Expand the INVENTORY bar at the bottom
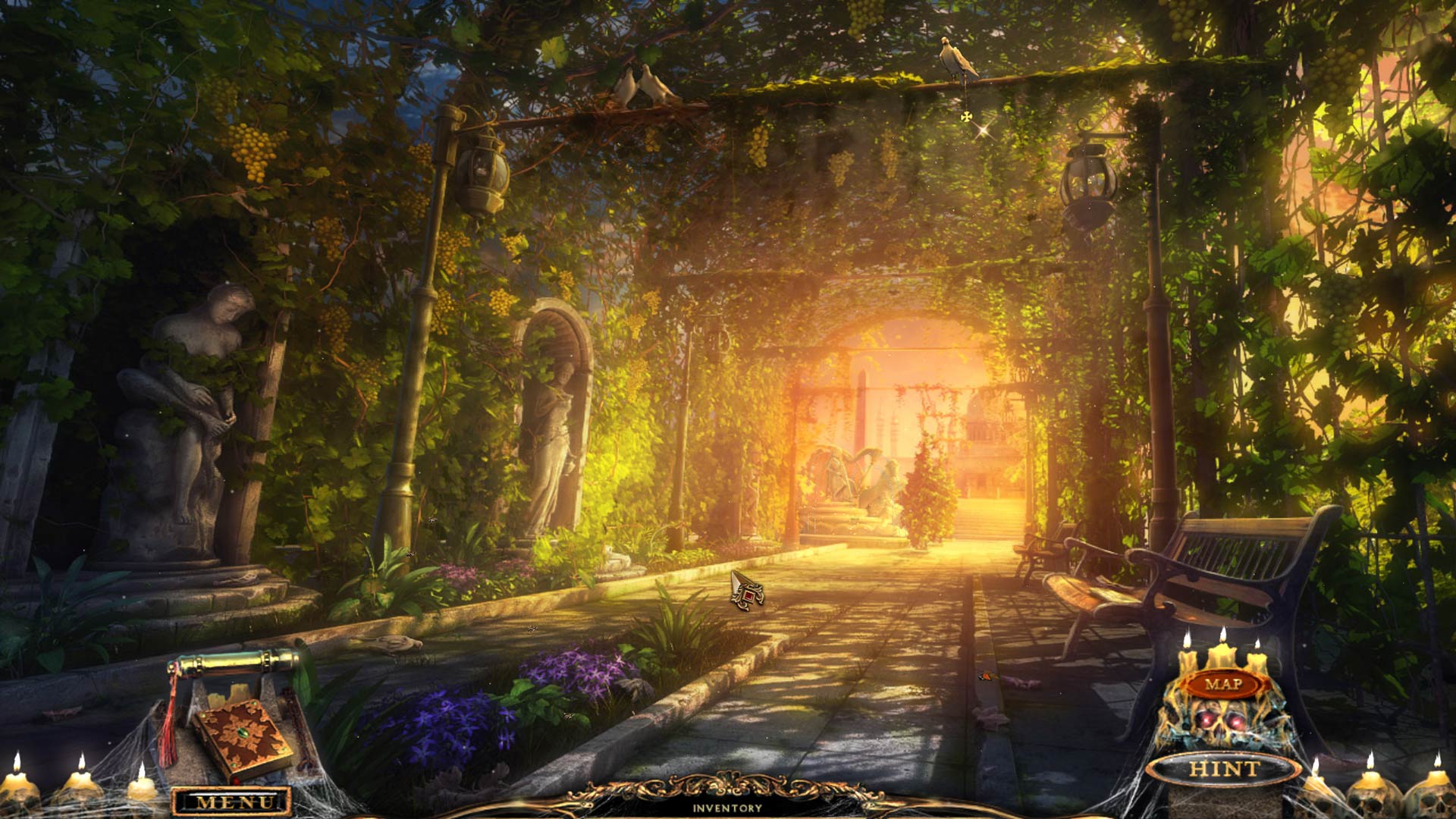 728,808
